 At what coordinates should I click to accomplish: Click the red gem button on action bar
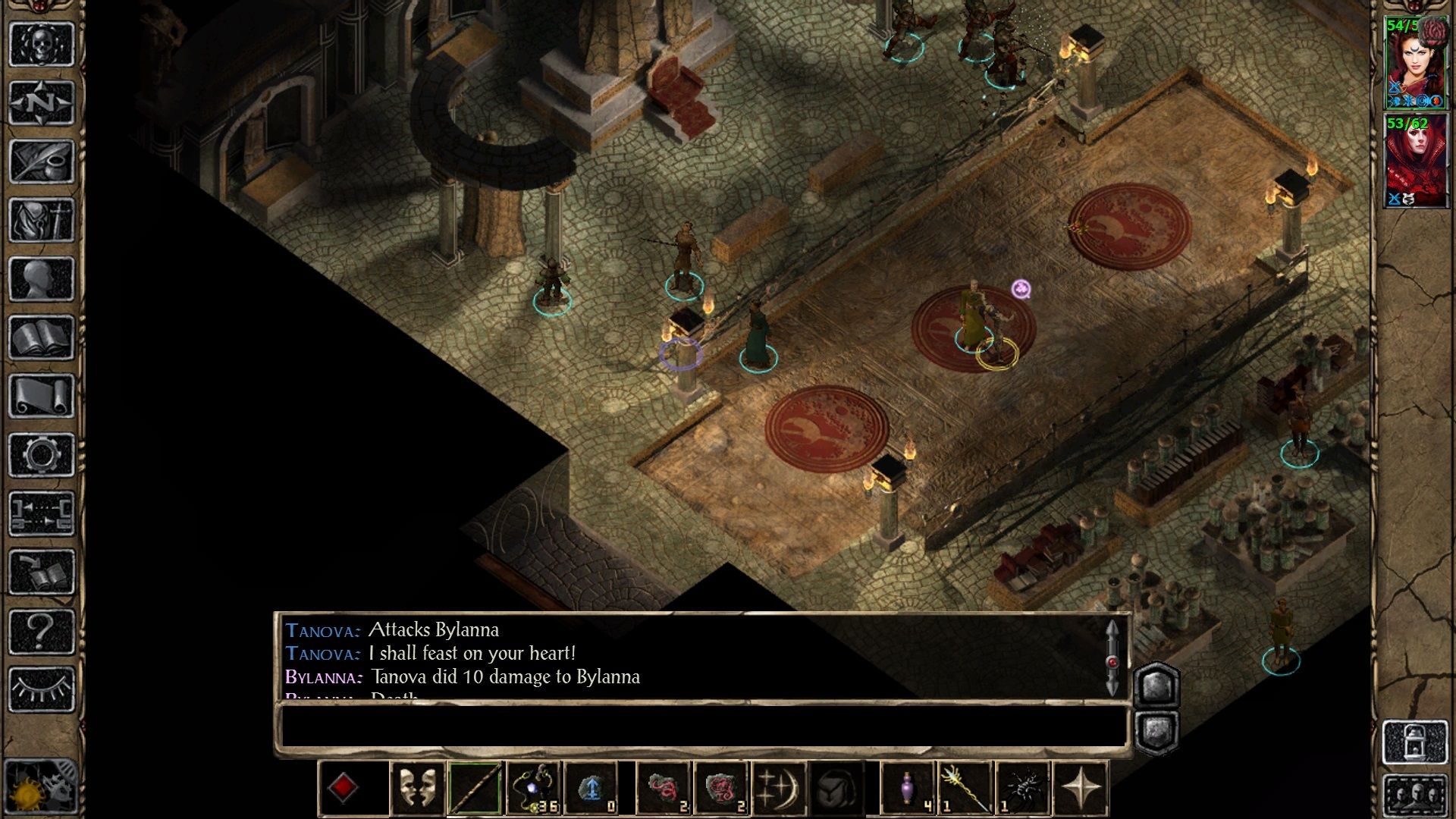click(x=344, y=788)
